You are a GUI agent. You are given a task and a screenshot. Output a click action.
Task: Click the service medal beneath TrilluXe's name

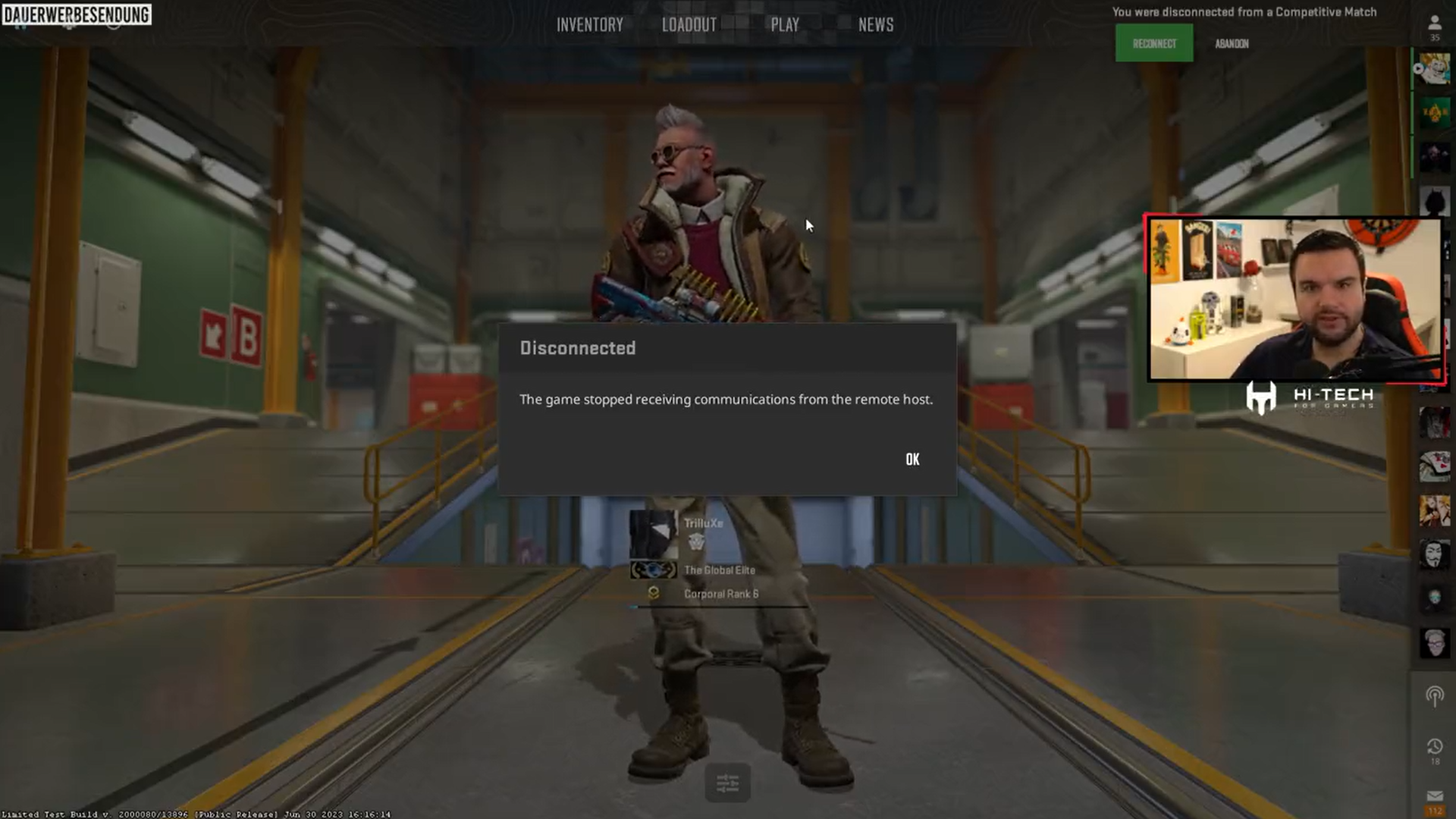click(695, 543)
